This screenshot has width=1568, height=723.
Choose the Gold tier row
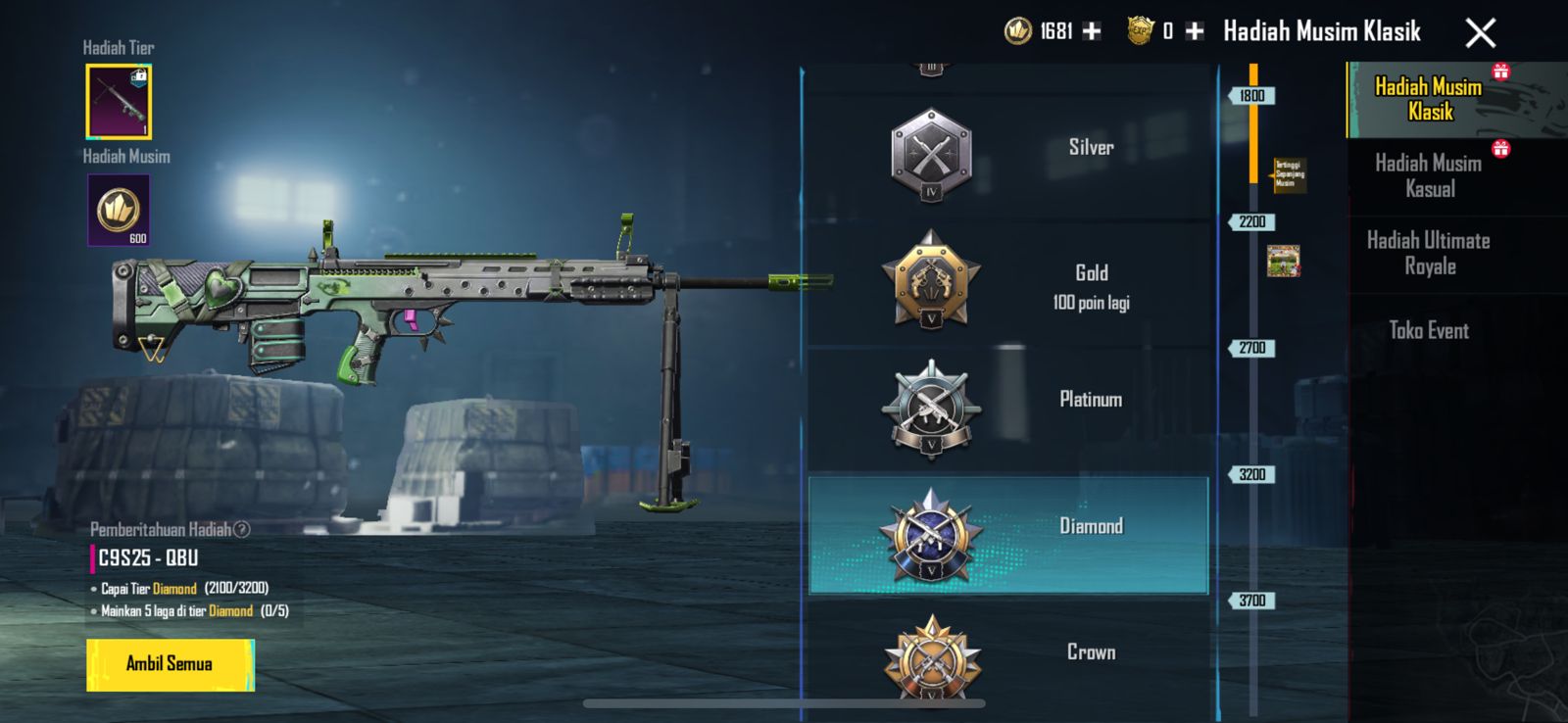pos(1007,283)
